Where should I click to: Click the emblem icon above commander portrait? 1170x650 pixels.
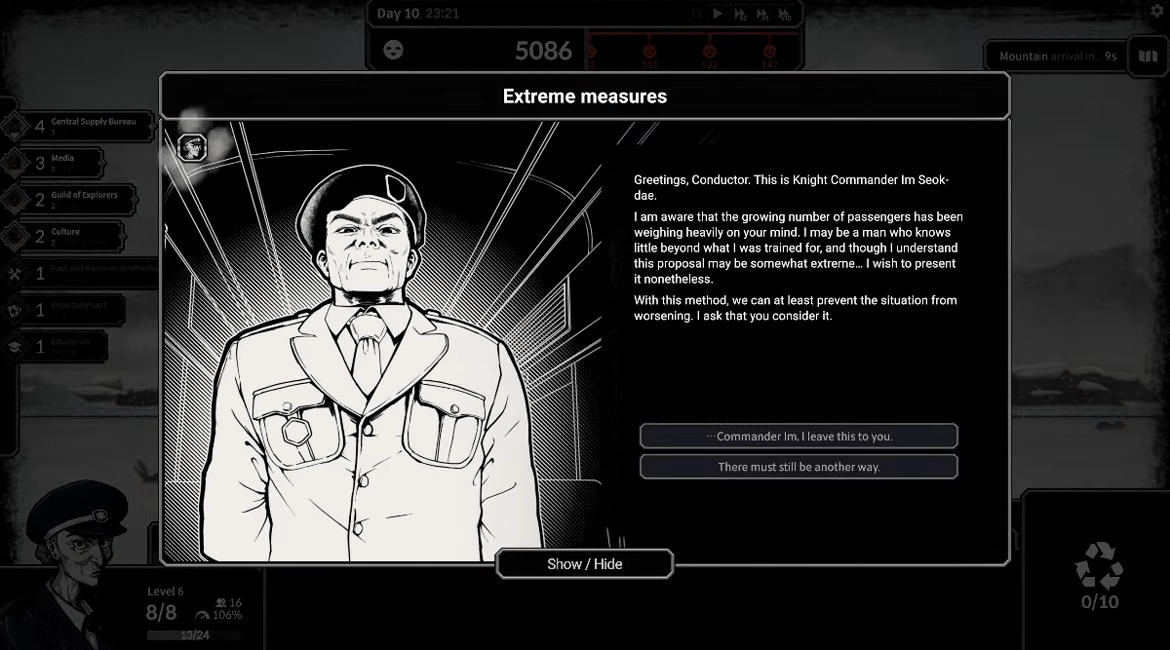click(x=192, y=148)
